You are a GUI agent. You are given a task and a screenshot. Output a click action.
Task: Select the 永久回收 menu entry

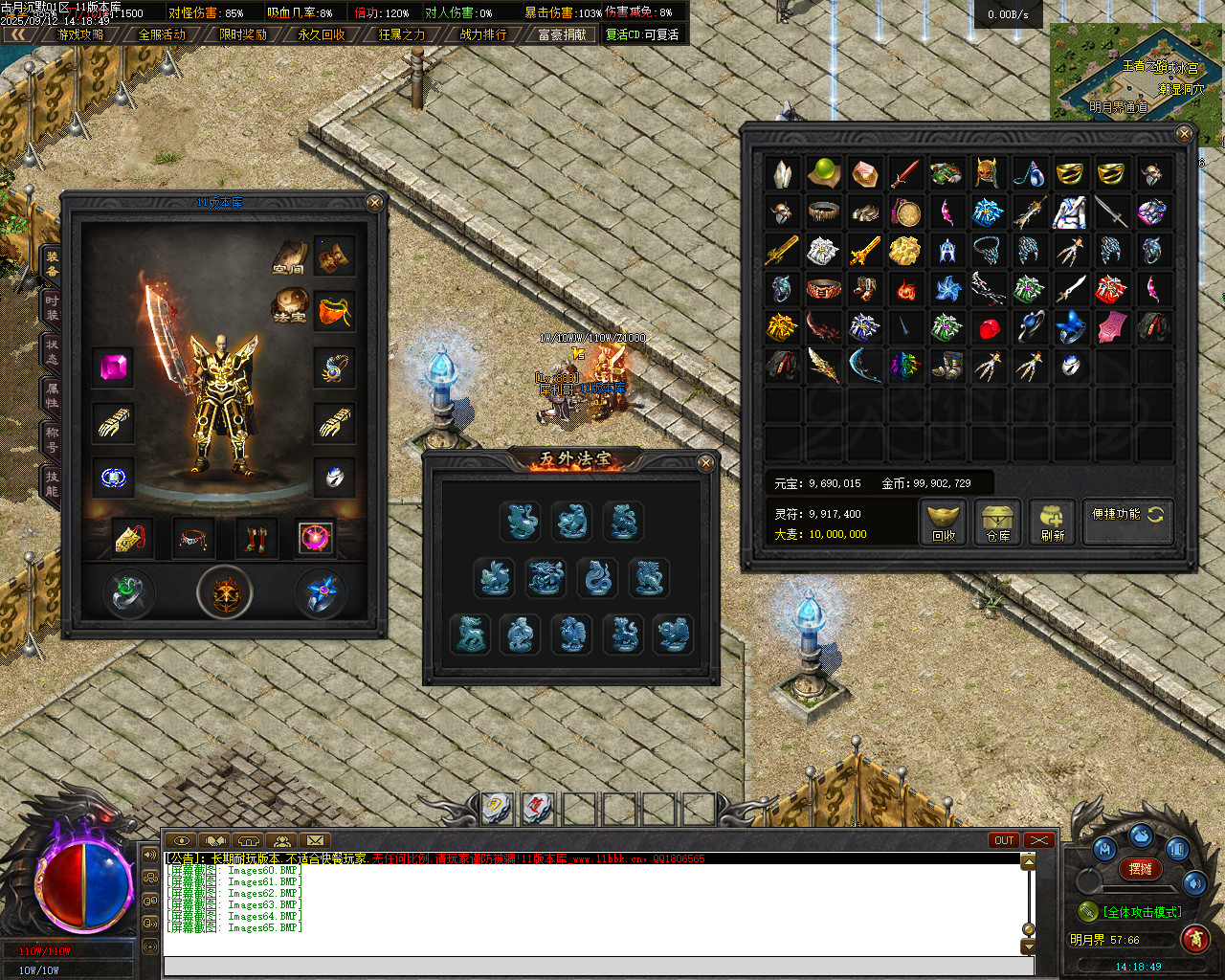click(x=322, y=34)
